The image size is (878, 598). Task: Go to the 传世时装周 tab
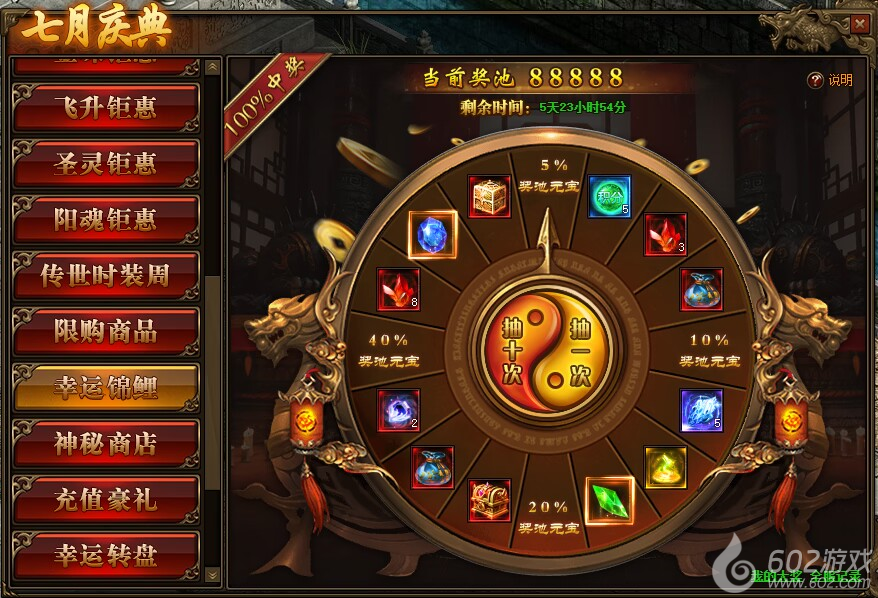[105, 274]
